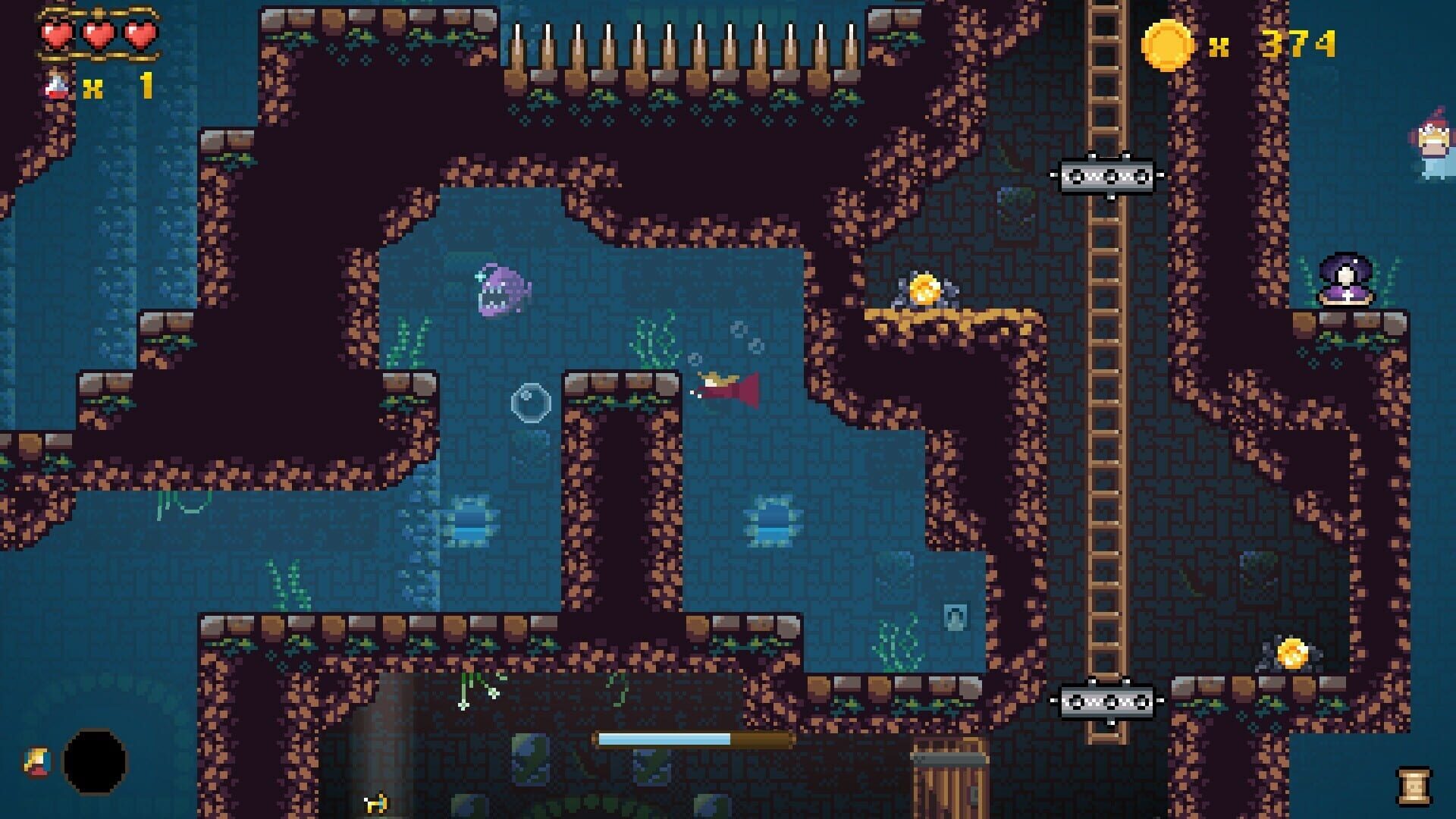This screenshot has width=1456, height=819.
Task: Click the spiked mine on the ladder's top section
Action: [1108, 174]
